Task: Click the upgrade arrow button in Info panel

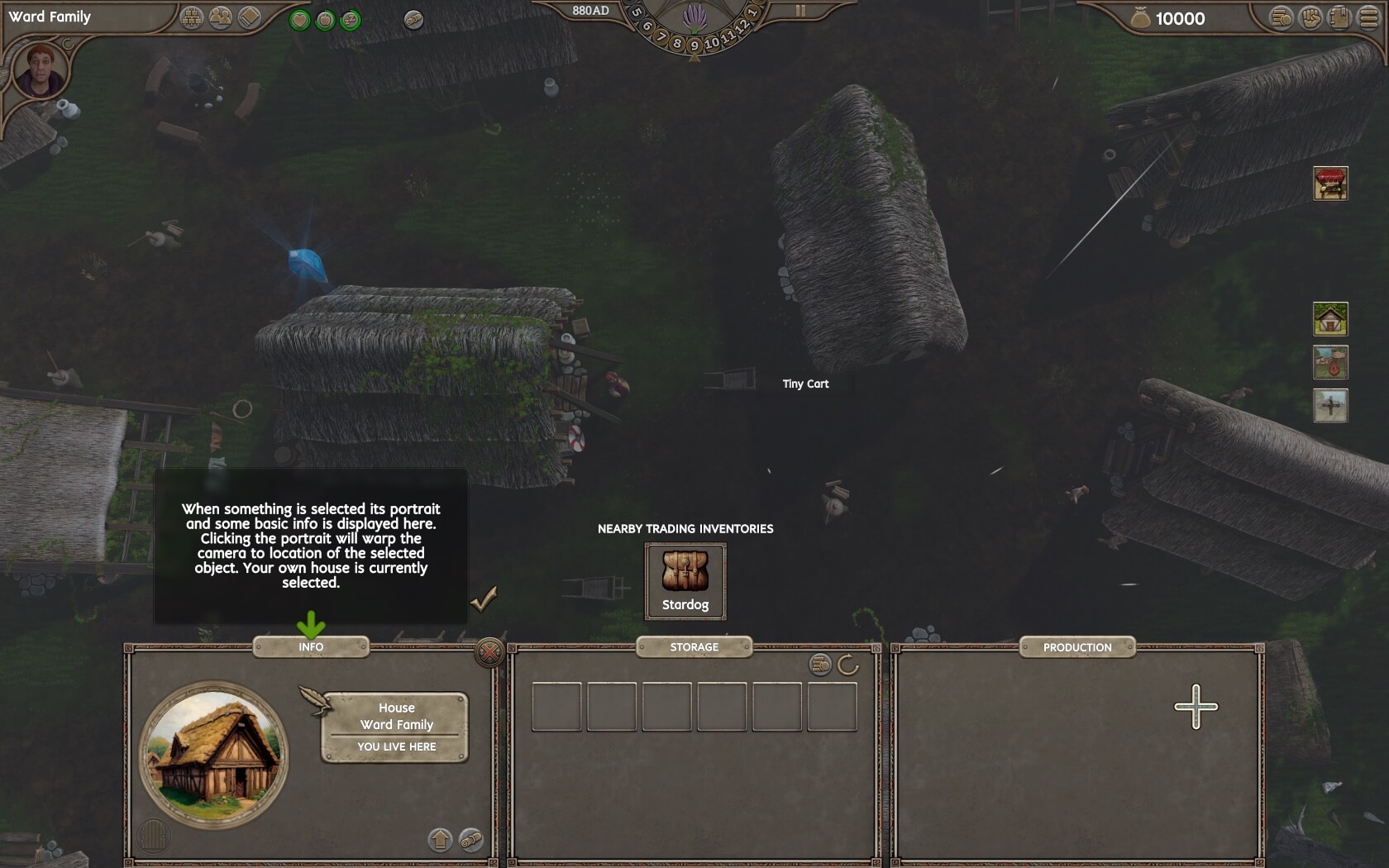Action: (440, 840)
